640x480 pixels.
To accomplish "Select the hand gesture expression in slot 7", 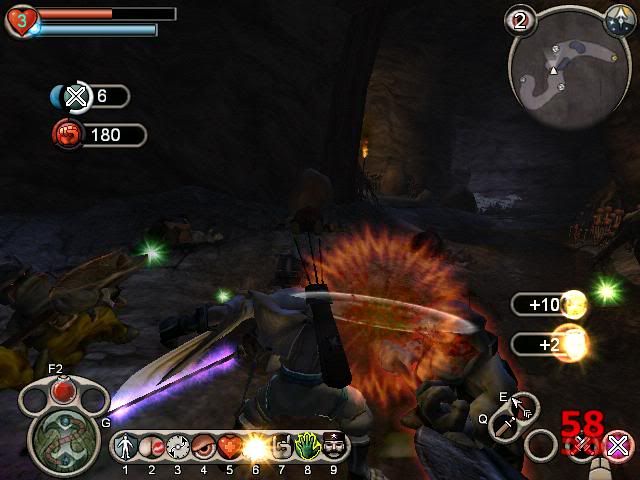I will (x=280, y=446).
